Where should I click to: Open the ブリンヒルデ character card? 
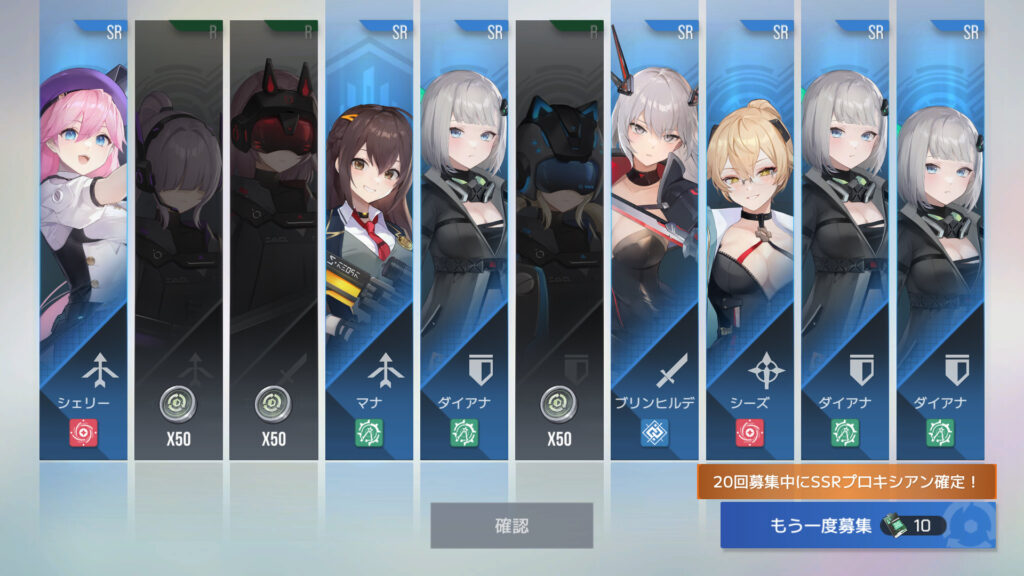click(655, 240)
